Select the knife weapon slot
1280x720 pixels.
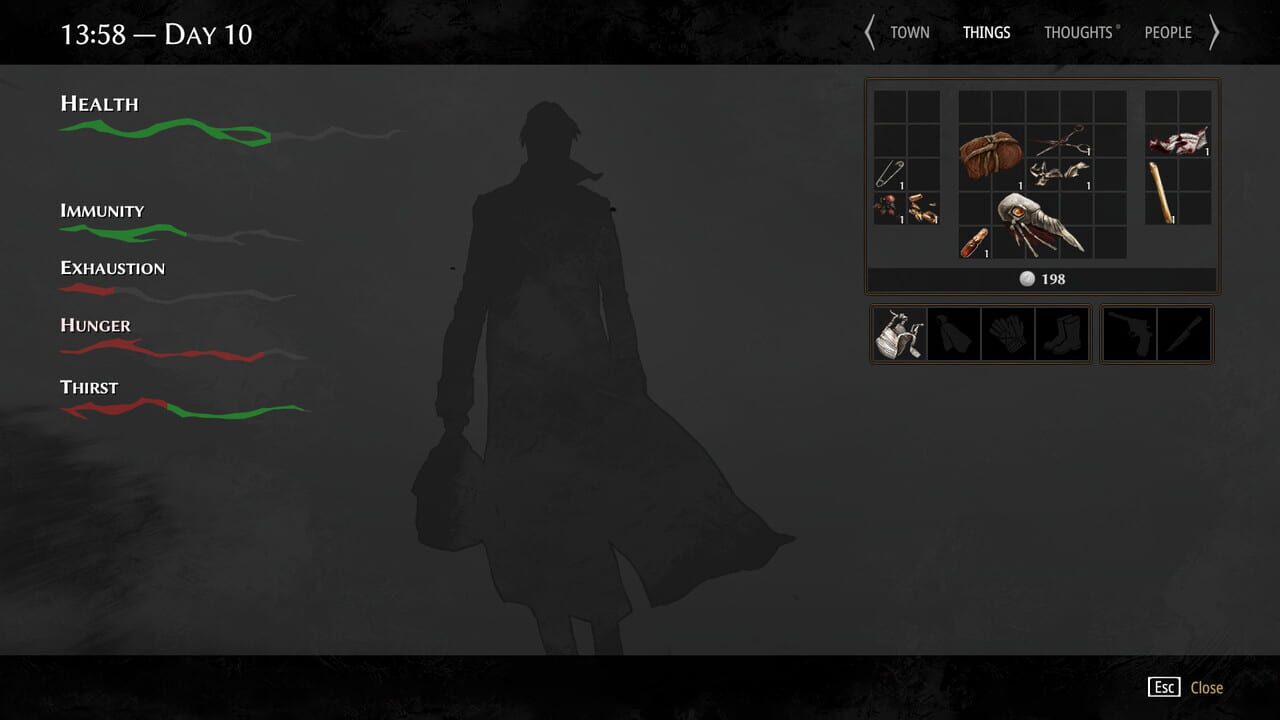click(1184, 333)
